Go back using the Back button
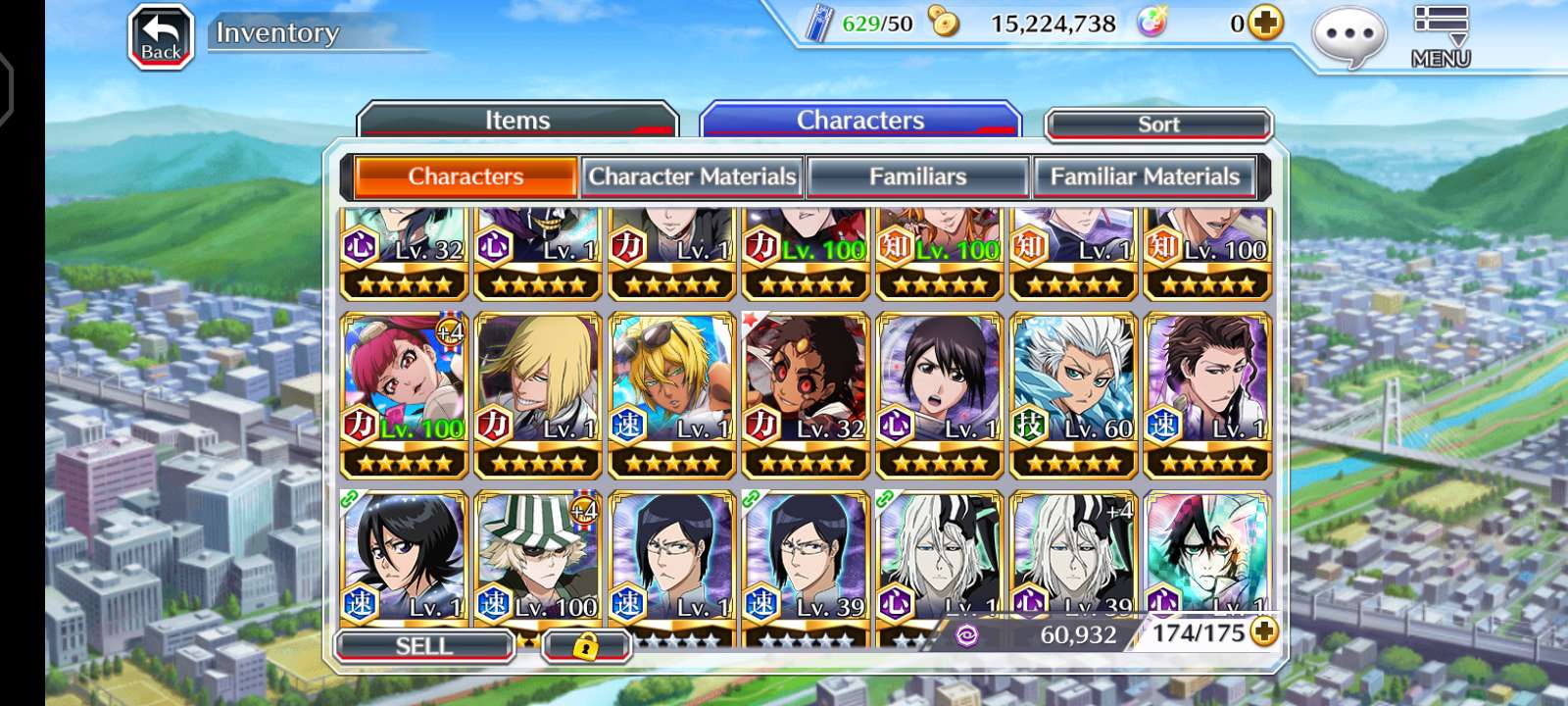The width and height of the screenshot is (1568, 706). coord(162,37)
